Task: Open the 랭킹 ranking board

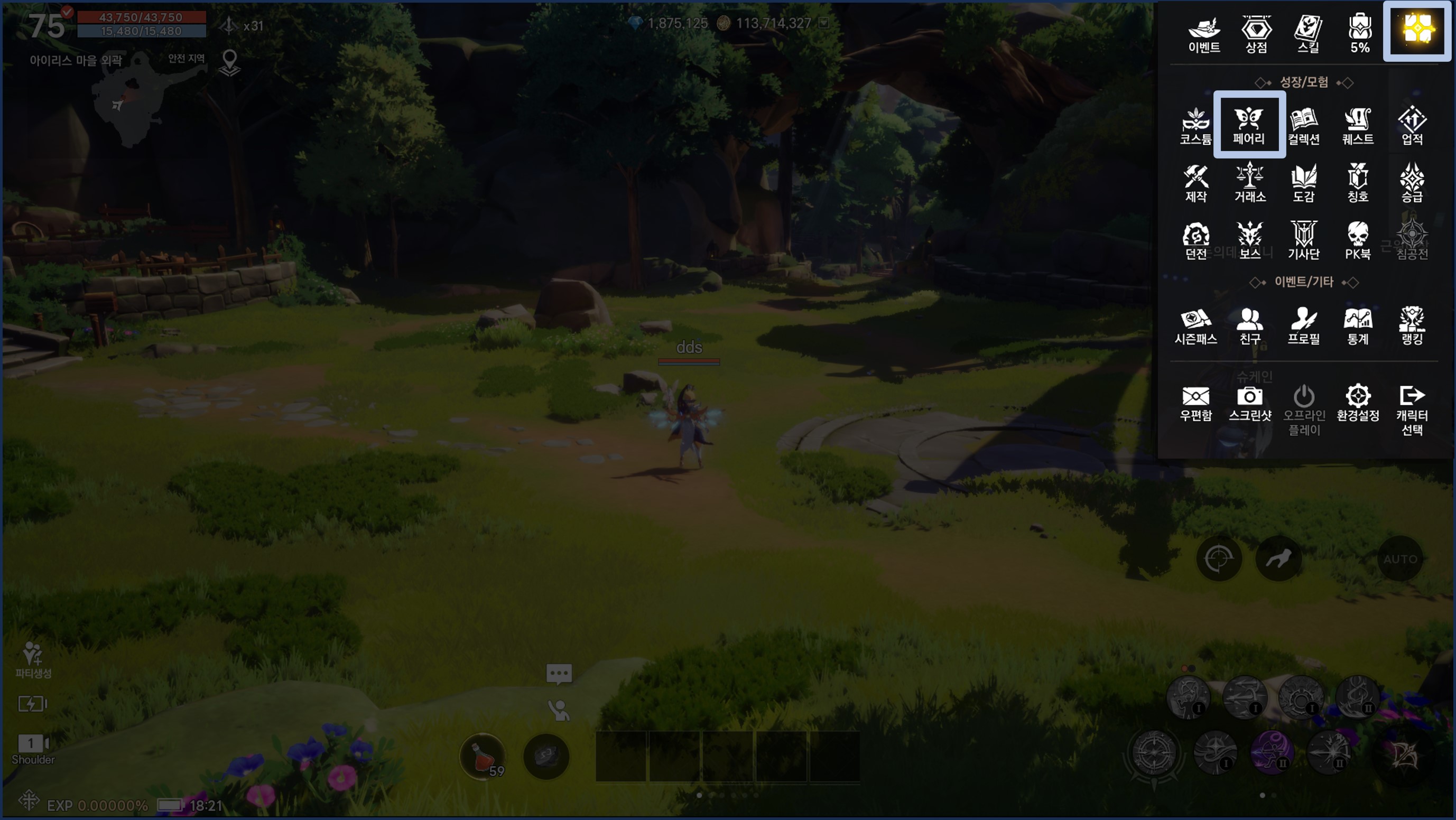Action: tap(1412, 325)
